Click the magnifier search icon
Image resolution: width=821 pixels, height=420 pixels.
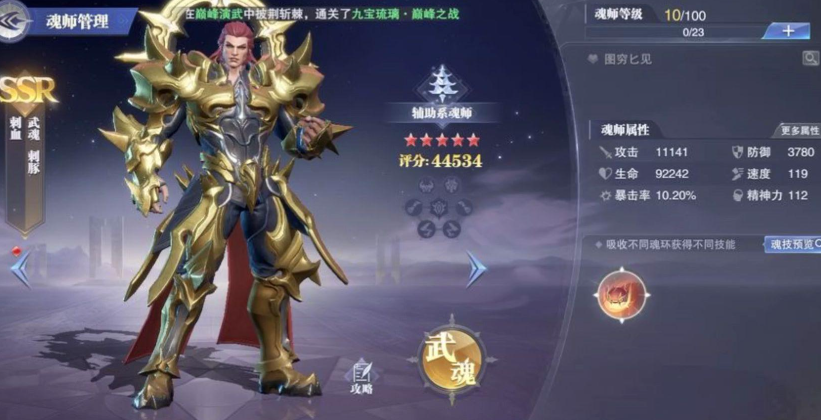point(808,59)
